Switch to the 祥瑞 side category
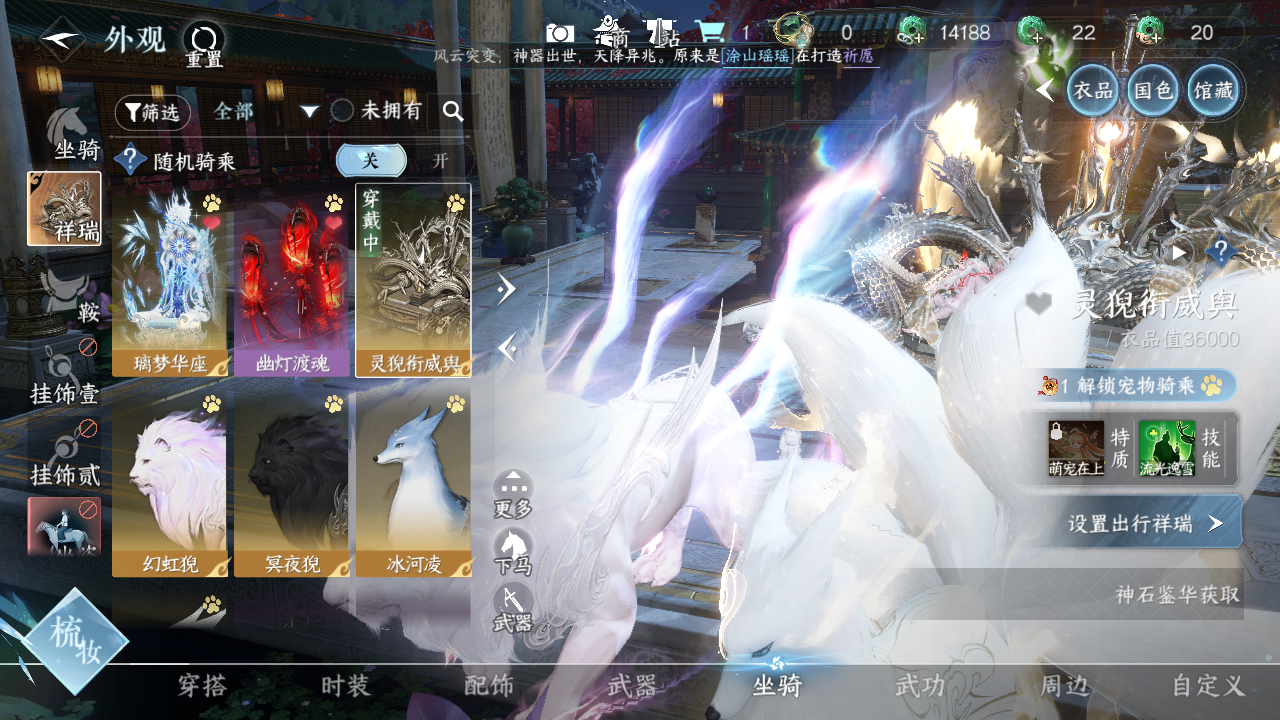This screenshot has width=1280, height=720. (x=64, y=209)
